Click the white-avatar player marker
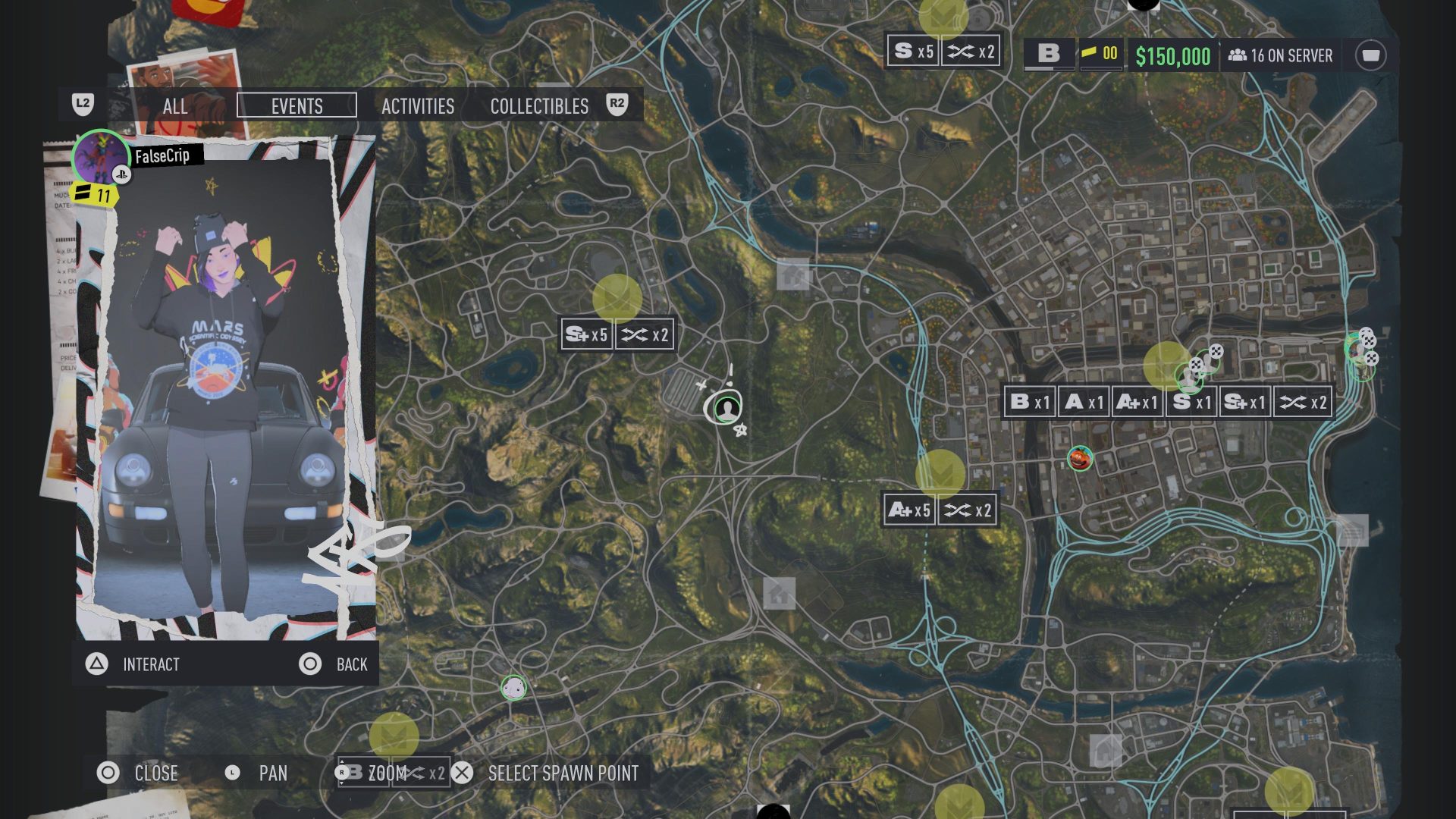The height and width of the screenshot is (819, 1456). coord(513,688)
